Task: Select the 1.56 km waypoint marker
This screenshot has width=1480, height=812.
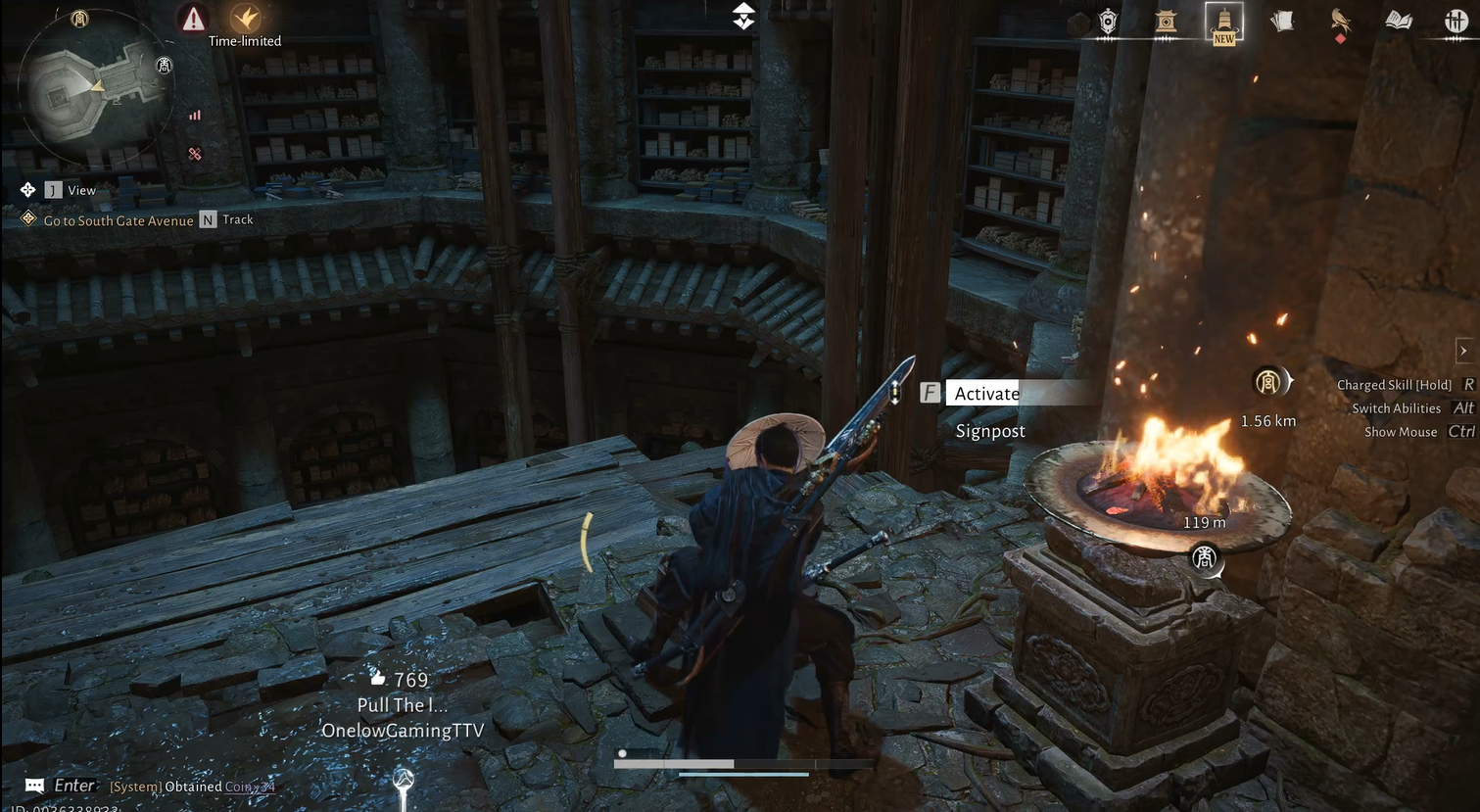Action: [1268, 382]
